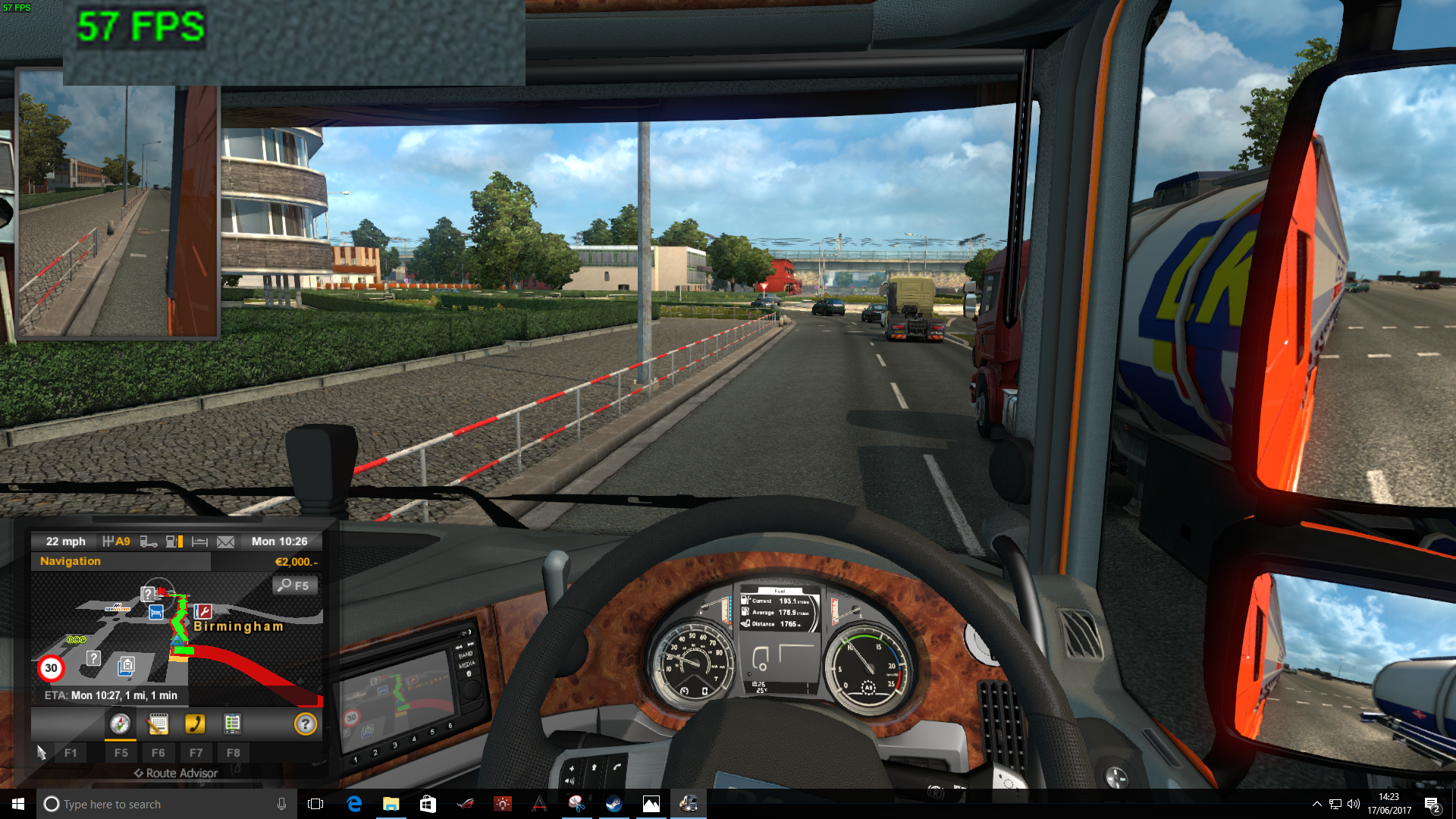Select the truck damage status icon
Image resolution: width=1456 pixels, height=819 pixels.
point(149,541)
